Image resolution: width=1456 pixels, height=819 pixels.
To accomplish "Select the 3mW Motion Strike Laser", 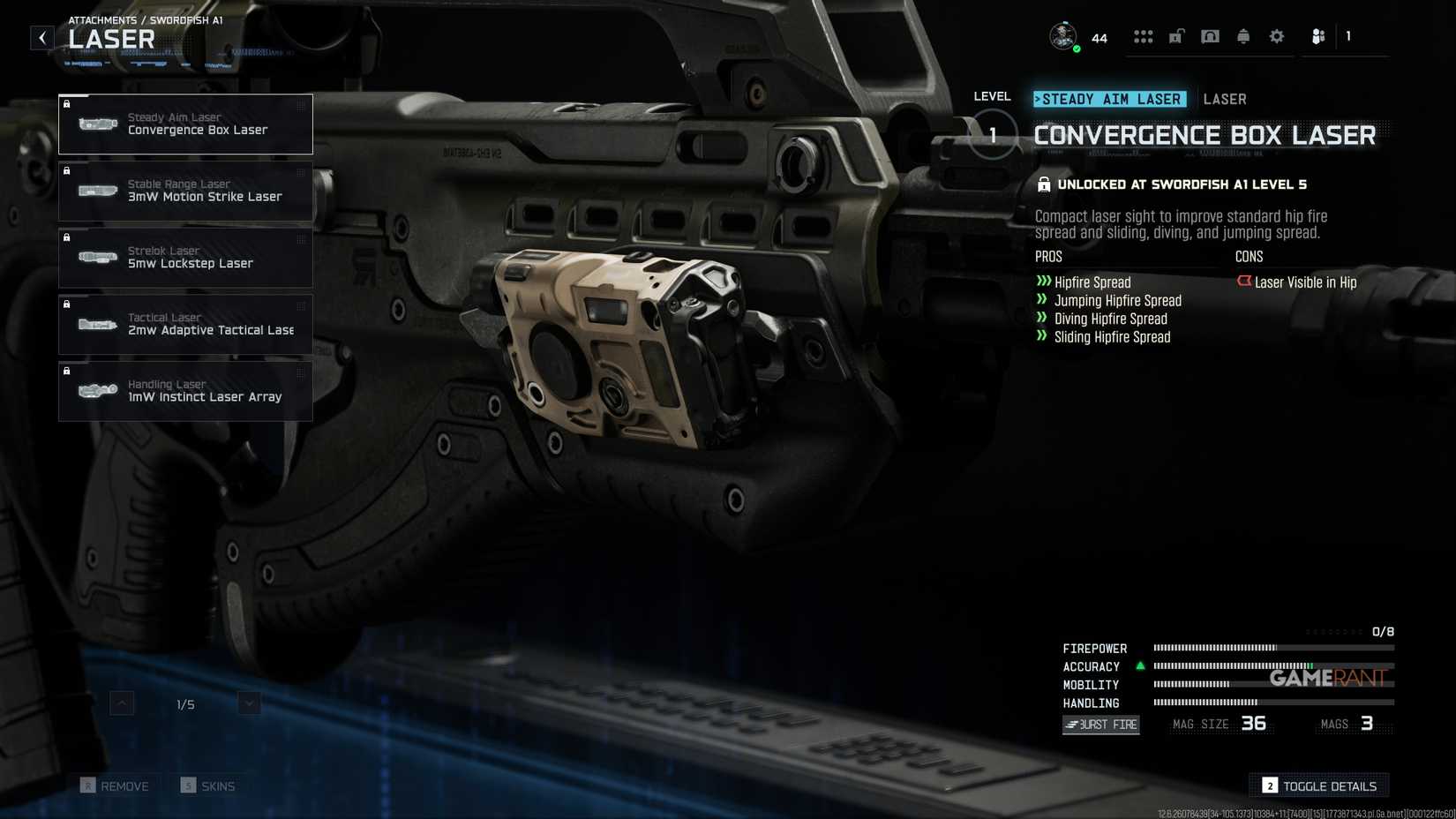I will (185, 191).
